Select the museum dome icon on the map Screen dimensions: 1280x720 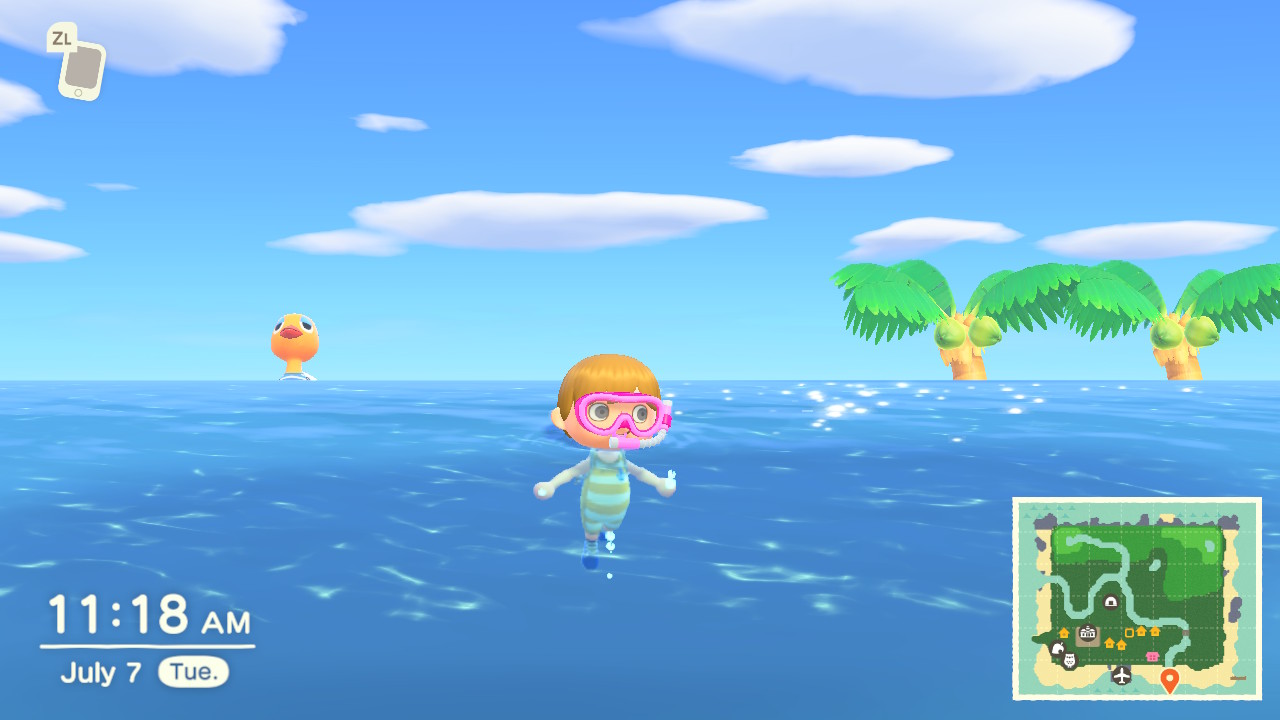pos(1111,601)
